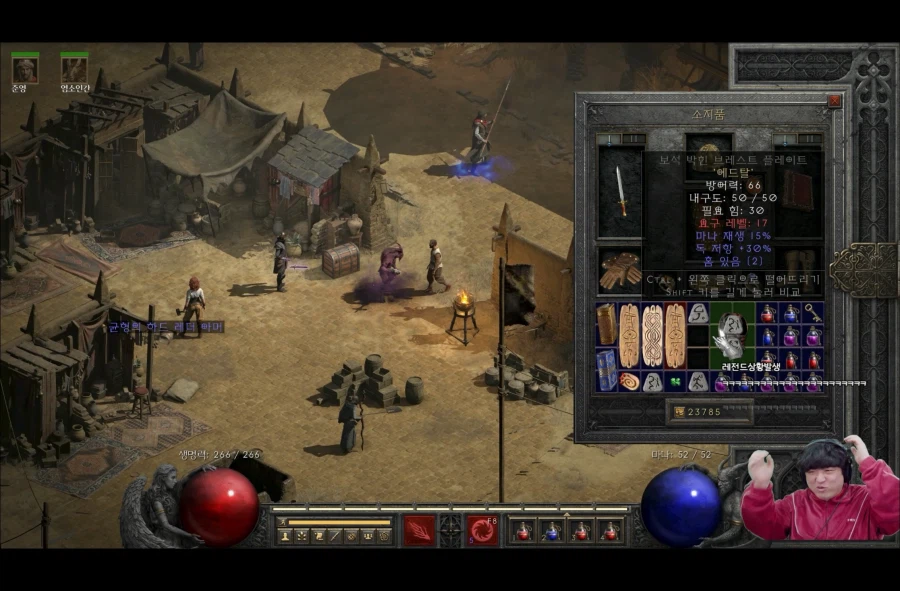Click the gold amount button
This screenshot has width=900, height=591.
(709, 410)
